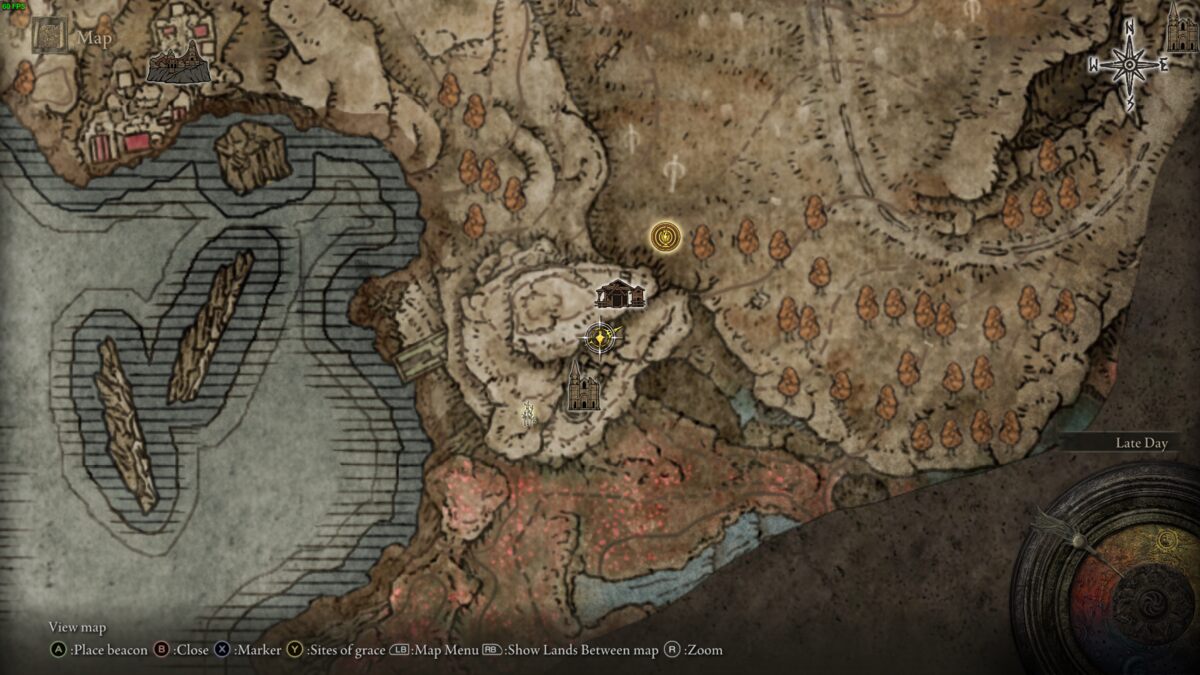This screenshot has height=675, width=1200.
Task: Choose the church landmark beneath the player cursor
Action: 582,387
